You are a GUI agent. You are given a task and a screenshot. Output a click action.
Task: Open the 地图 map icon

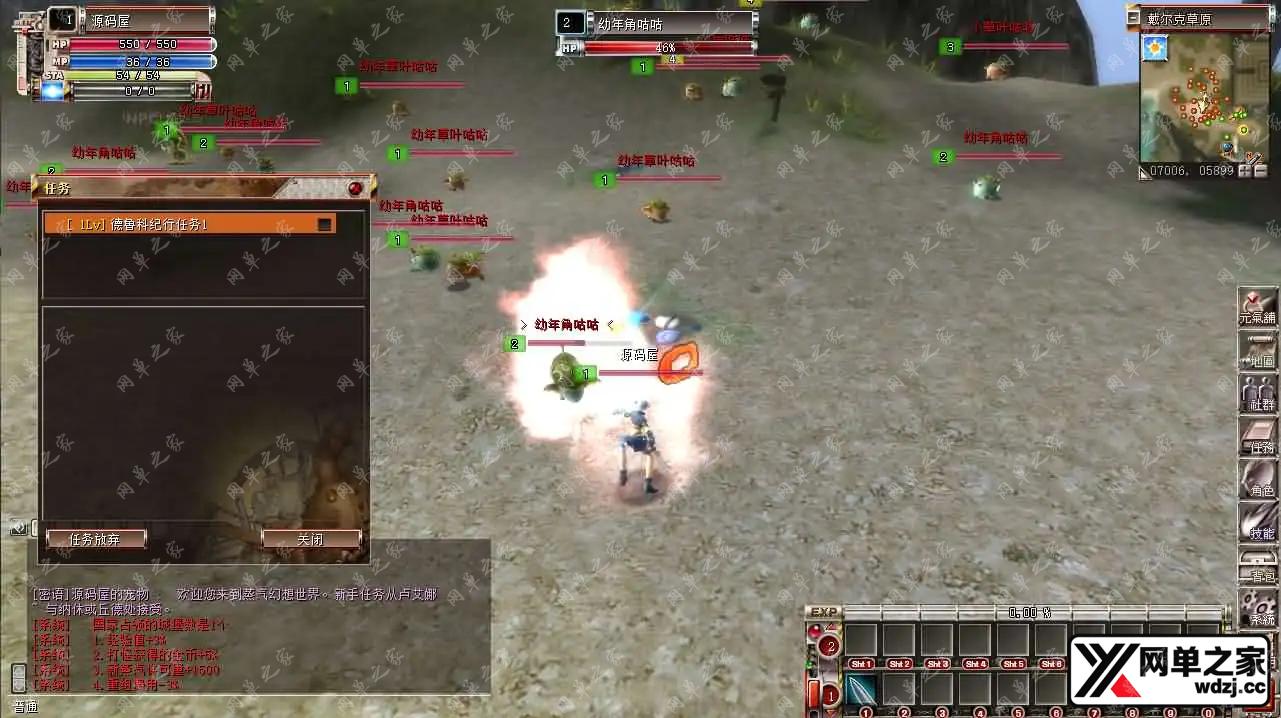point(1257,348)
